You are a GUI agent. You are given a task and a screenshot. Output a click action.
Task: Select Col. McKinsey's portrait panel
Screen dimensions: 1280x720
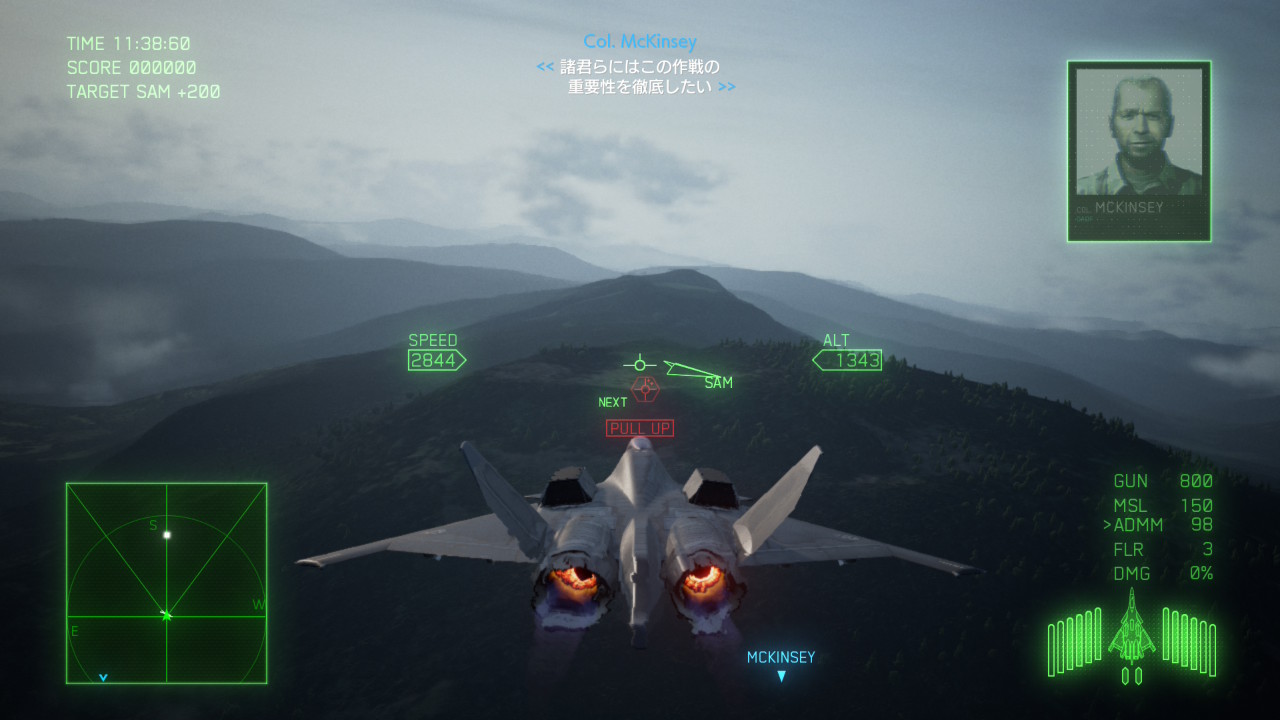(1139, 151)
